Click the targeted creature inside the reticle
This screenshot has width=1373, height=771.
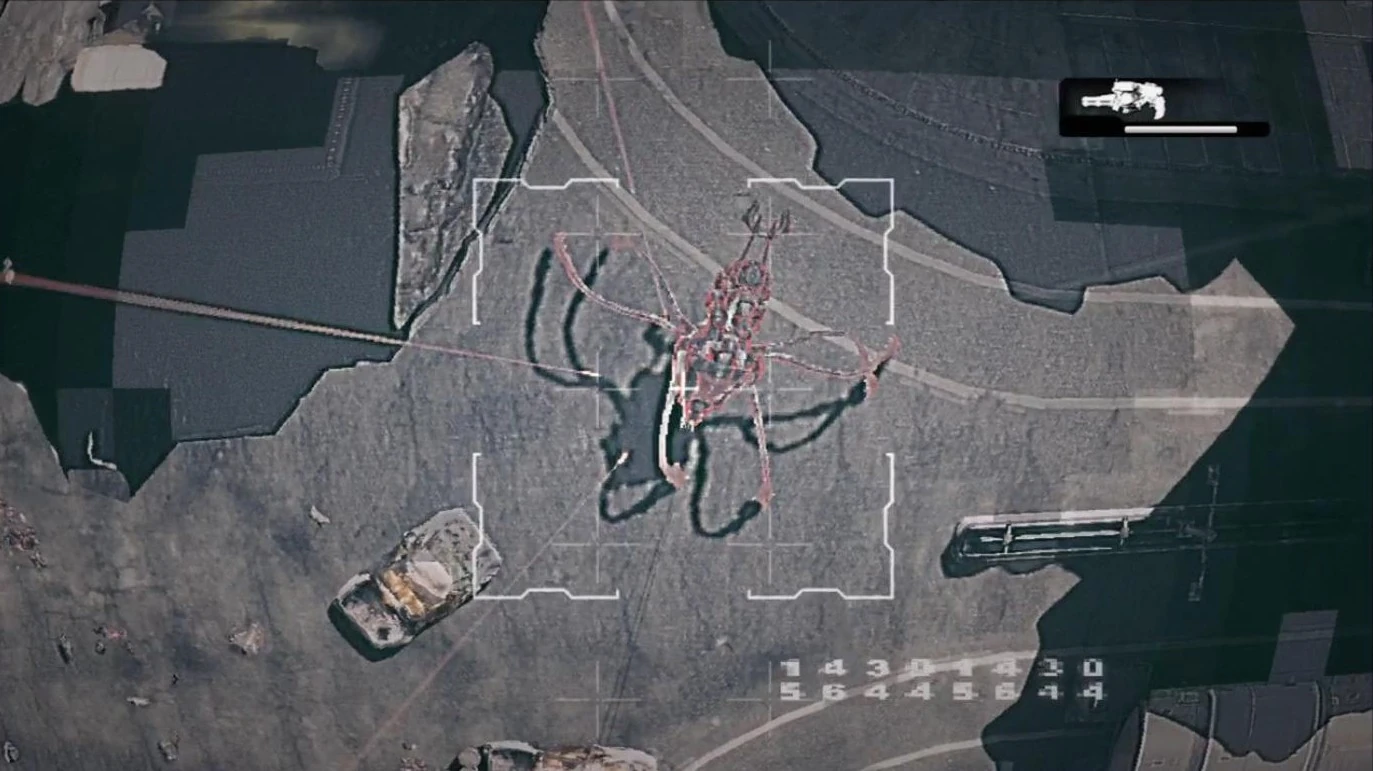730,330
